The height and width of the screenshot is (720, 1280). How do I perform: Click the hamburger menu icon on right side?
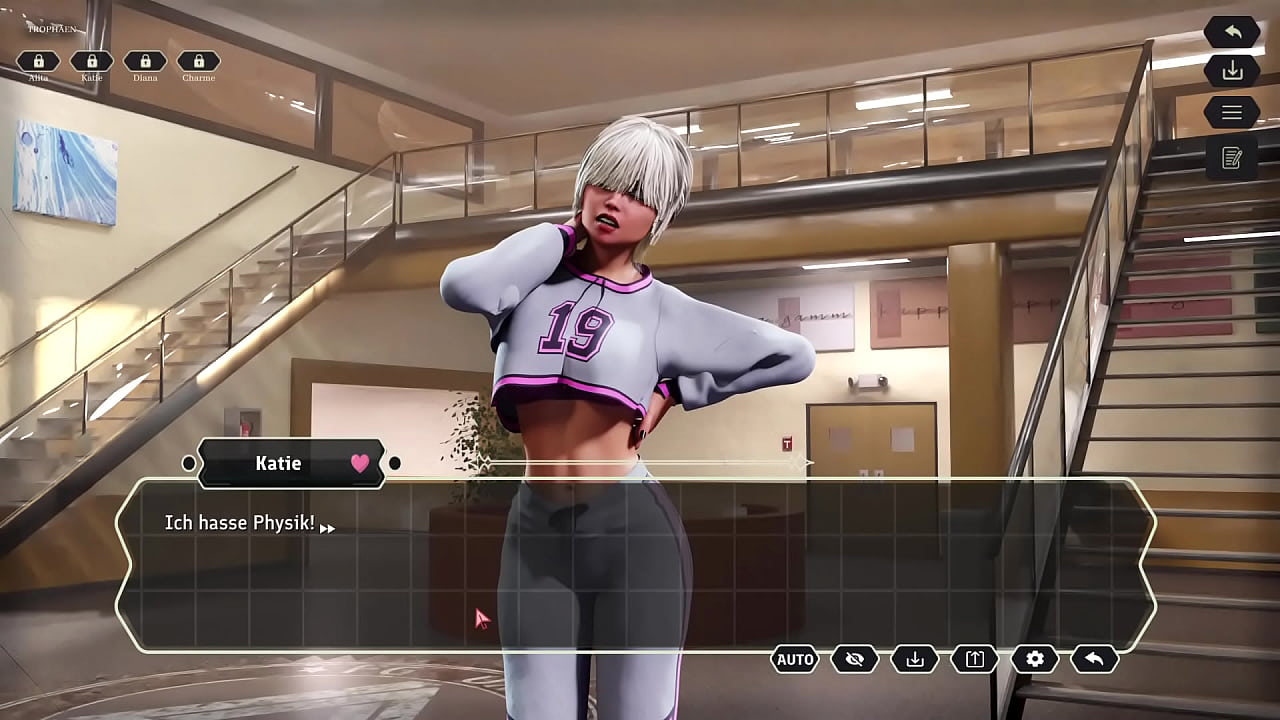coord(1231,112)
